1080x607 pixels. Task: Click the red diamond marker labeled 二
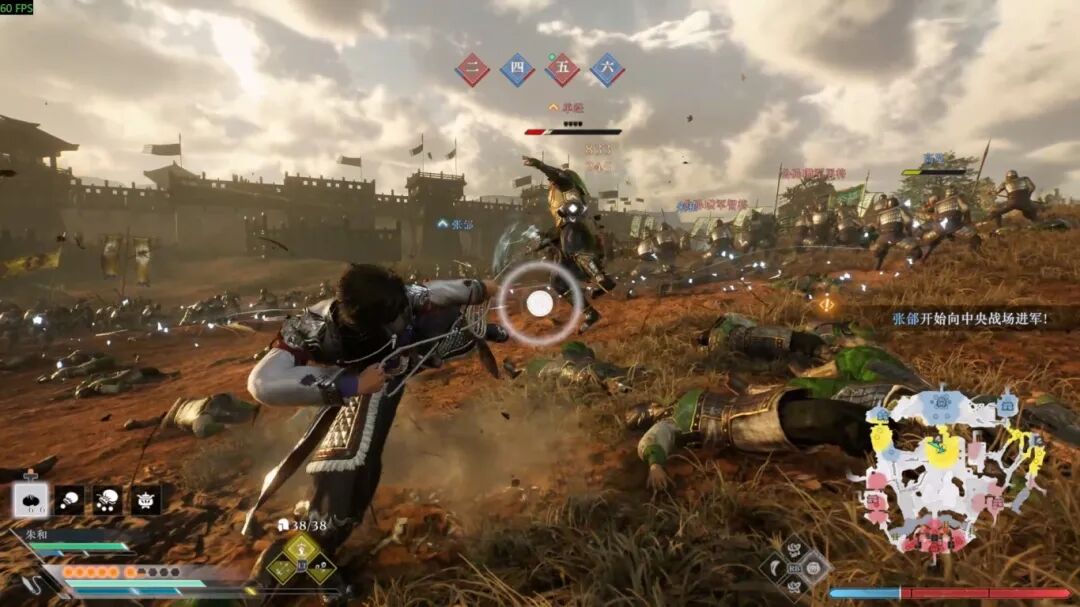point(472,70)
